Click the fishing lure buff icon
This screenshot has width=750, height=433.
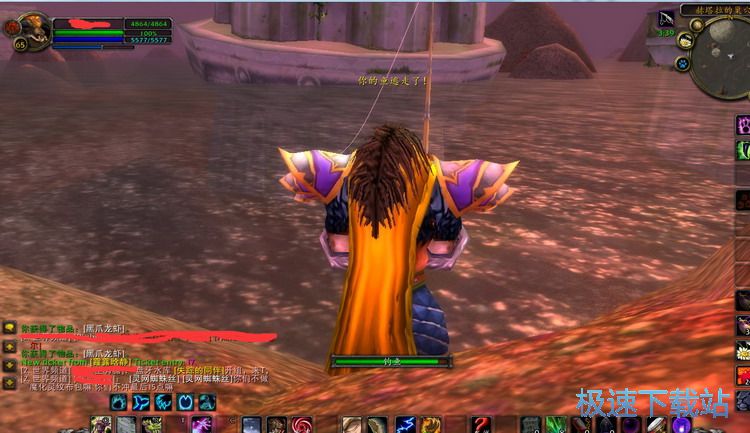pyautogui.click(x=666, y=19)
